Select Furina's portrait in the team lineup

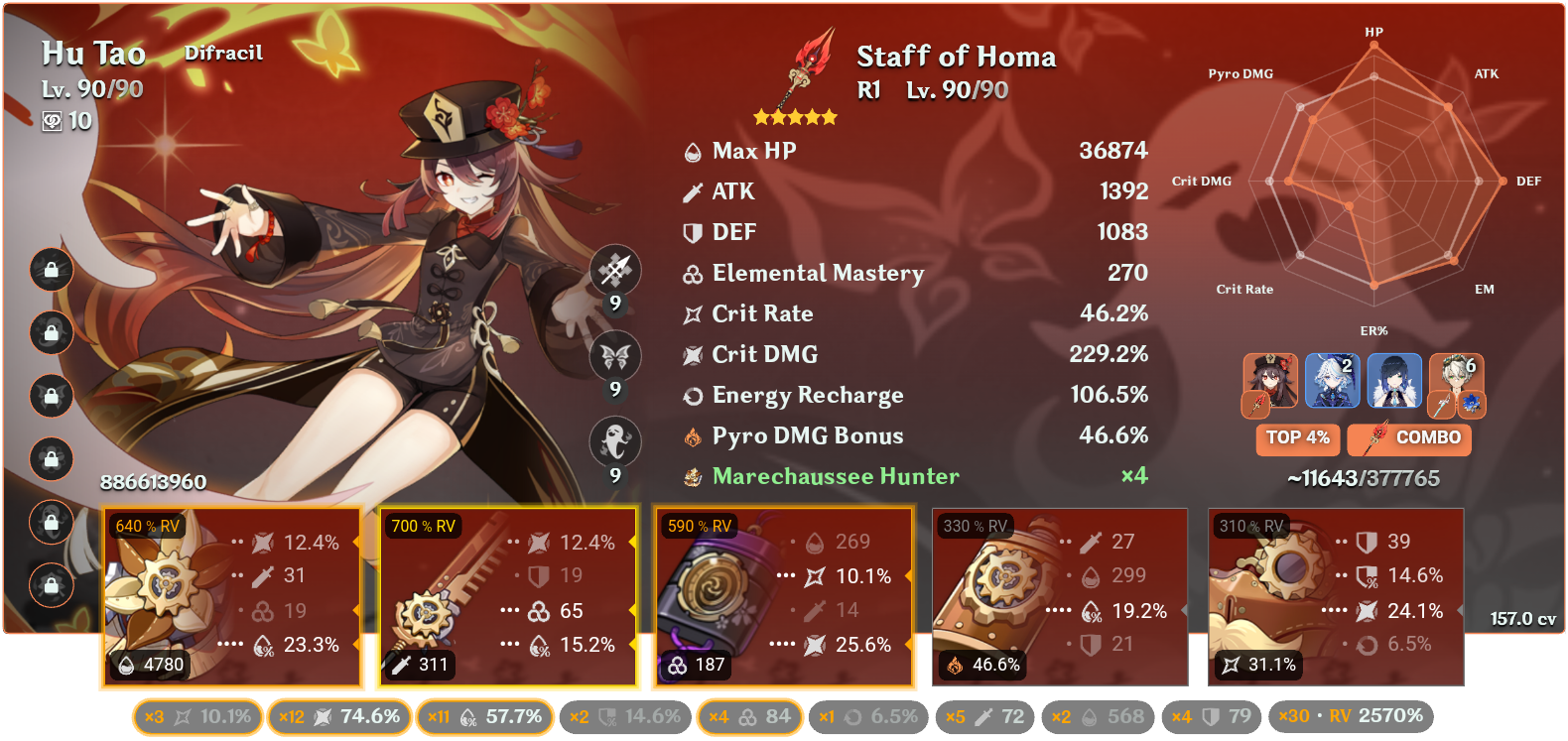[1332, 381]
